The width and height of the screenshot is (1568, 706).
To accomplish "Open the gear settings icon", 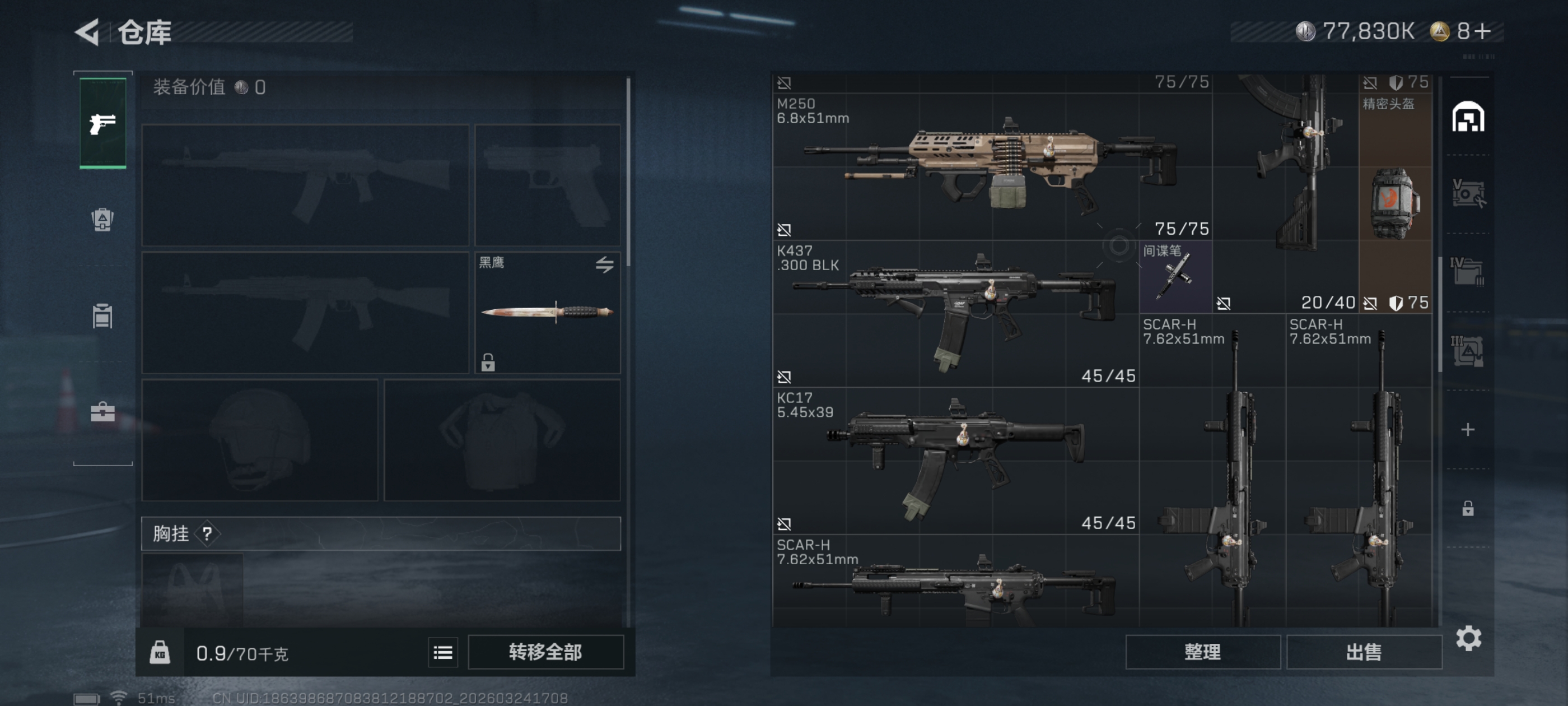I will click(x=1468, y=638).
